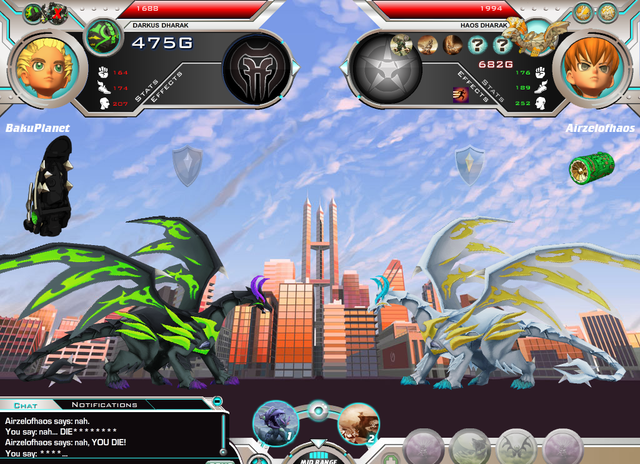Select ability card number 2
The width and height of the screenshot is (640, 464).
click(x=357, y=423)
